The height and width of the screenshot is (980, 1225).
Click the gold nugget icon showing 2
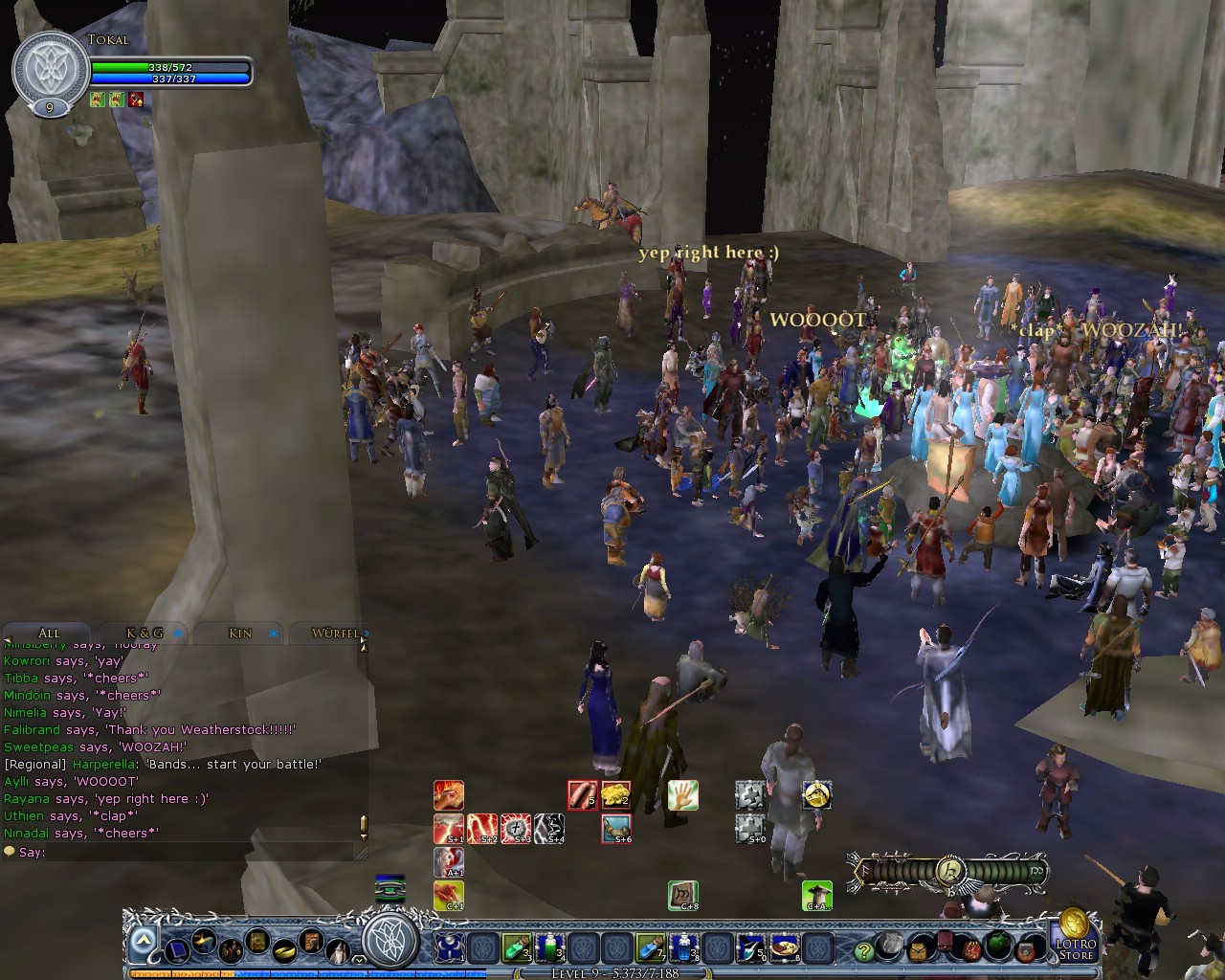(616, 793)
